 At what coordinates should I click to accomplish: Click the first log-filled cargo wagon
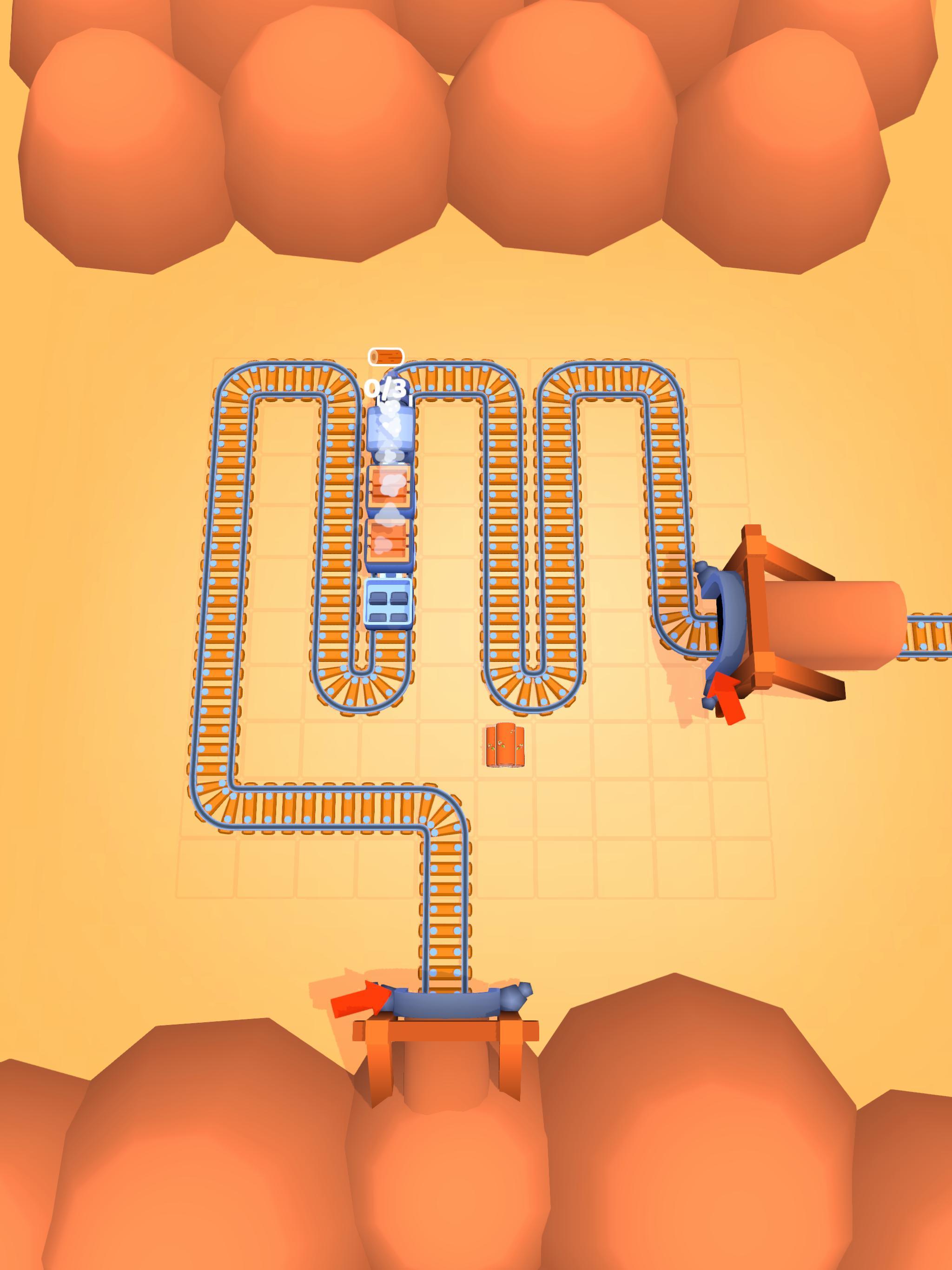(x=389, y=487)
